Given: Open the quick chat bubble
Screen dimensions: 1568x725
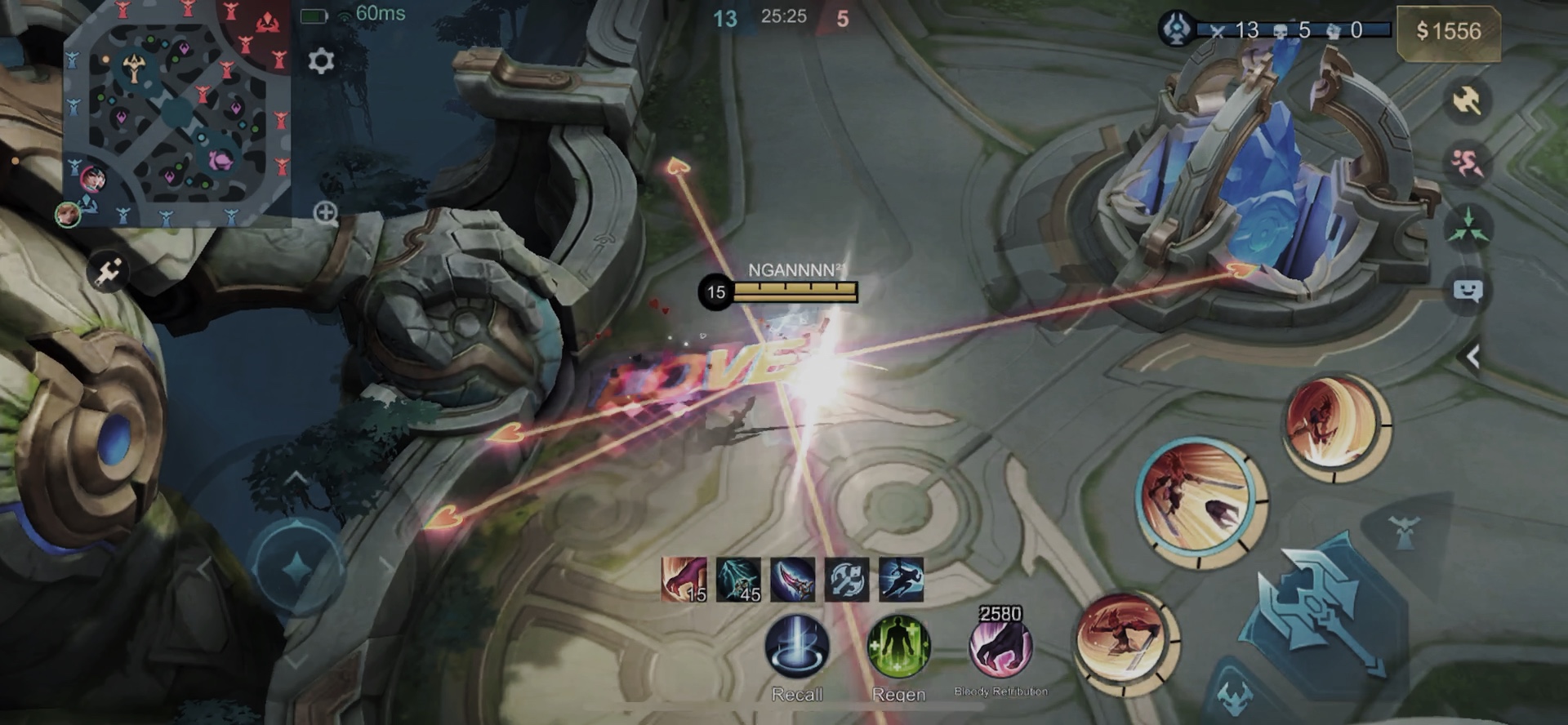Looking at the screenshot, I should [x=1468, y=291].
